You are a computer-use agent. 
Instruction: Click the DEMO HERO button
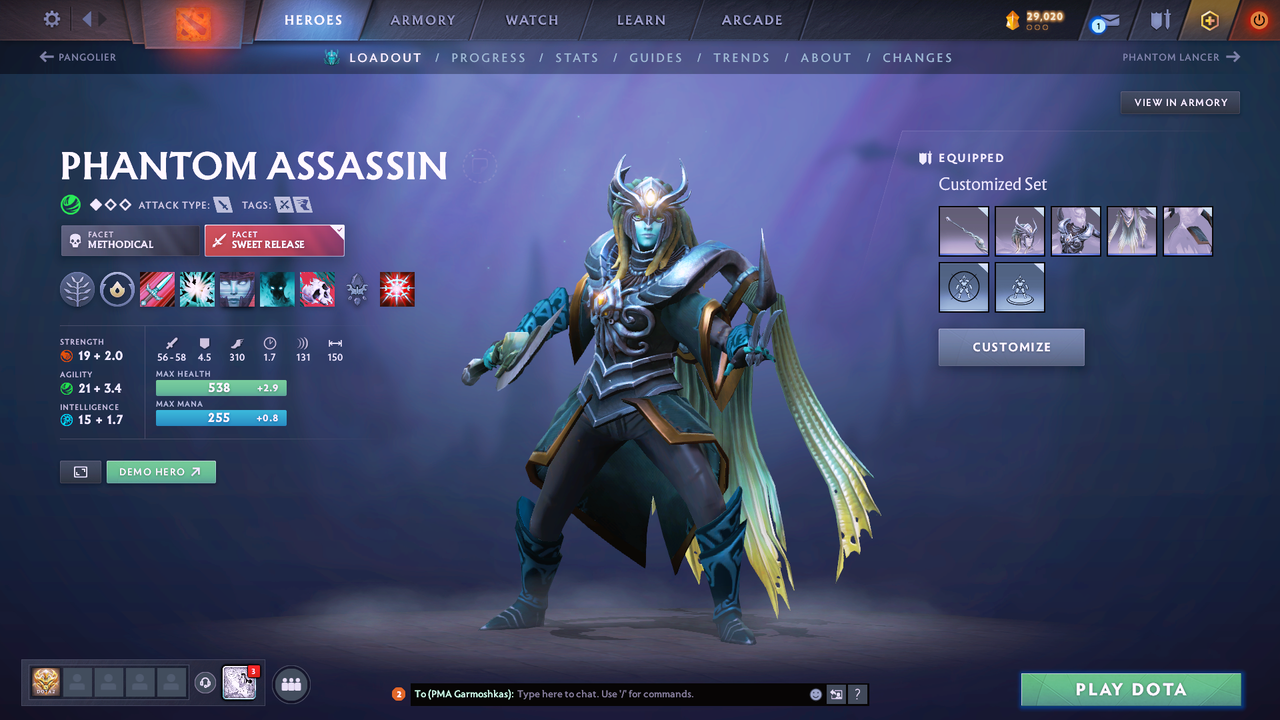pos(160,471)
